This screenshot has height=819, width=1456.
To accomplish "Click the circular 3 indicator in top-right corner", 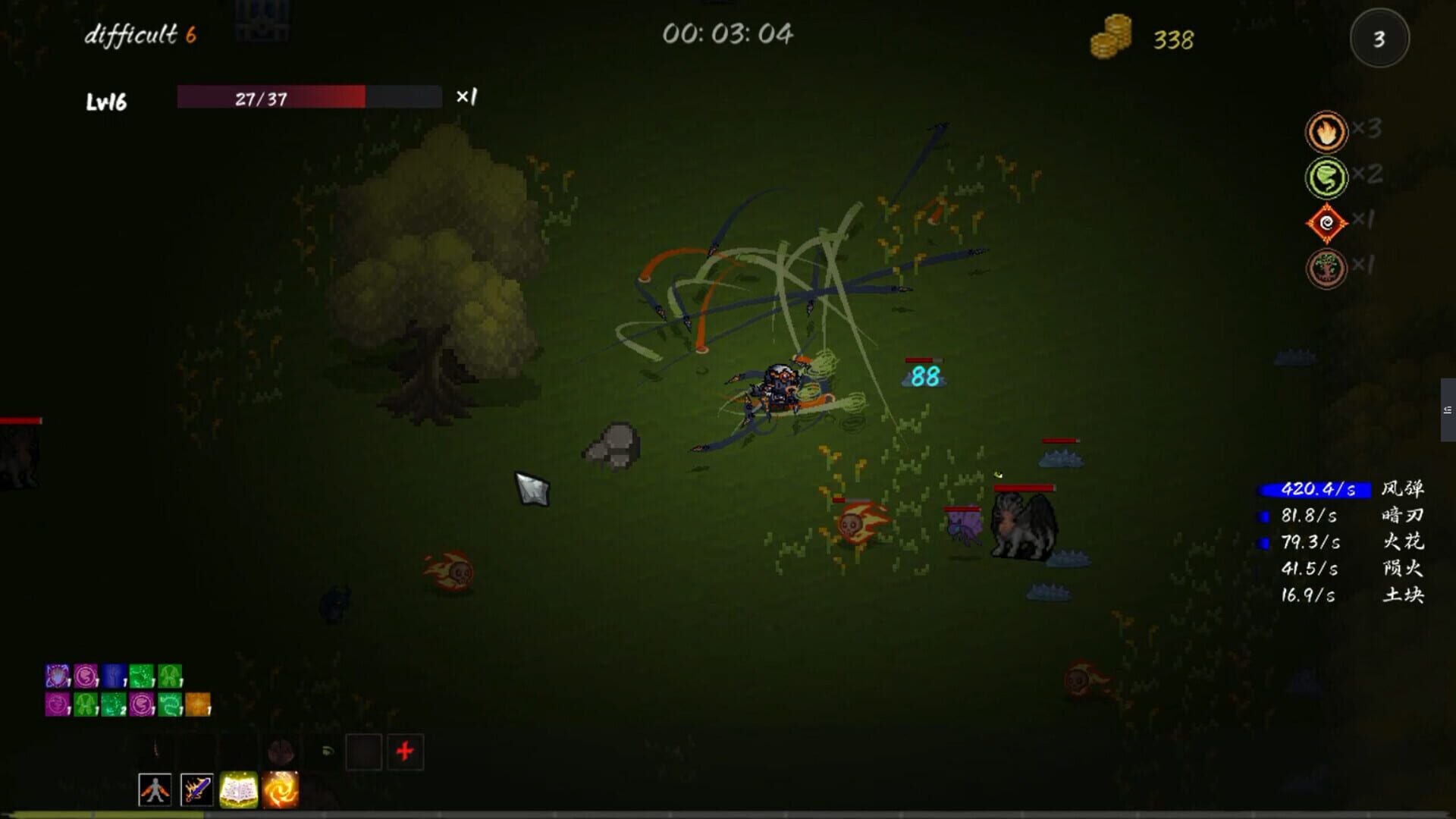I will (1379, 39).
